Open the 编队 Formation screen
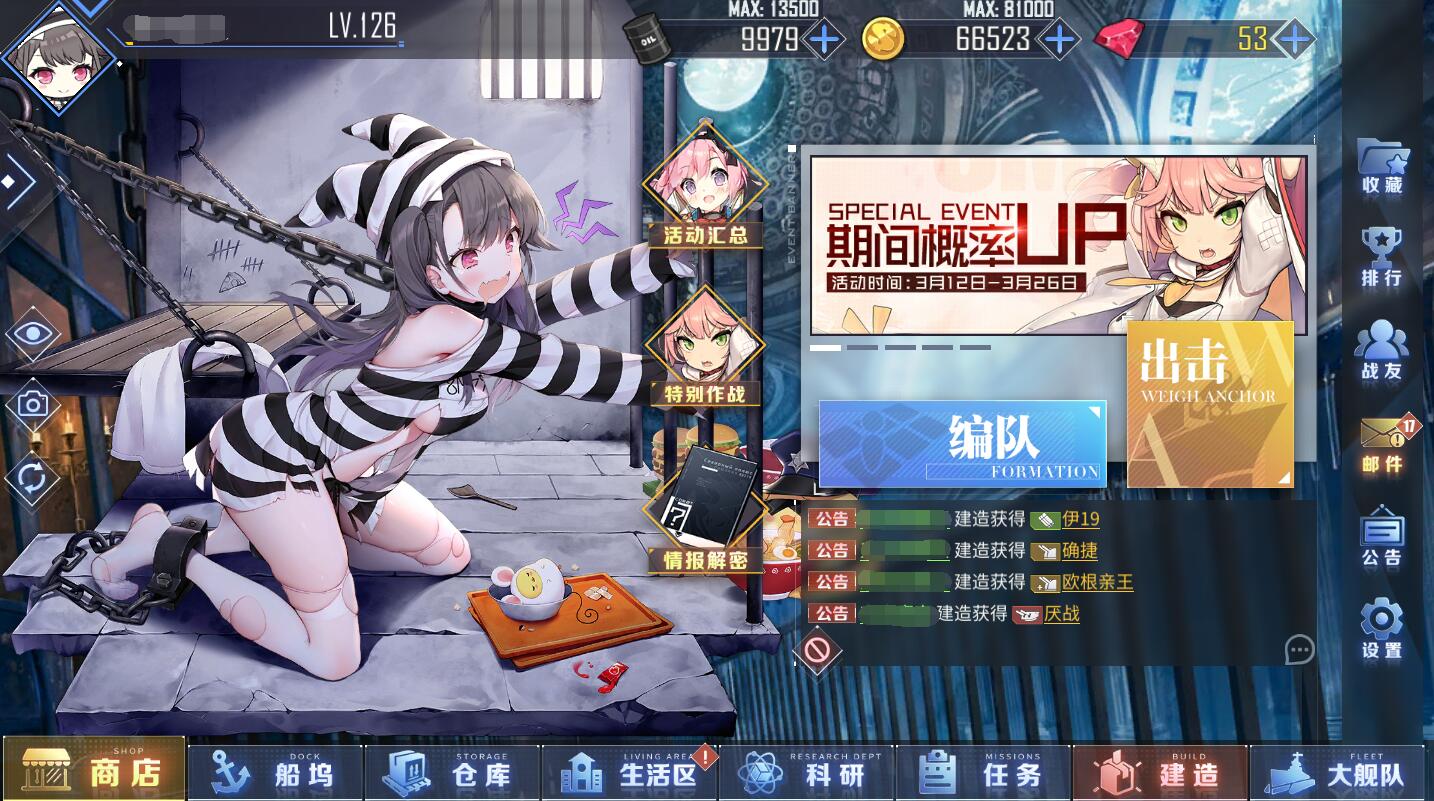The height and width of the screenshot is (801, 1434). click(x=962, y=443)
